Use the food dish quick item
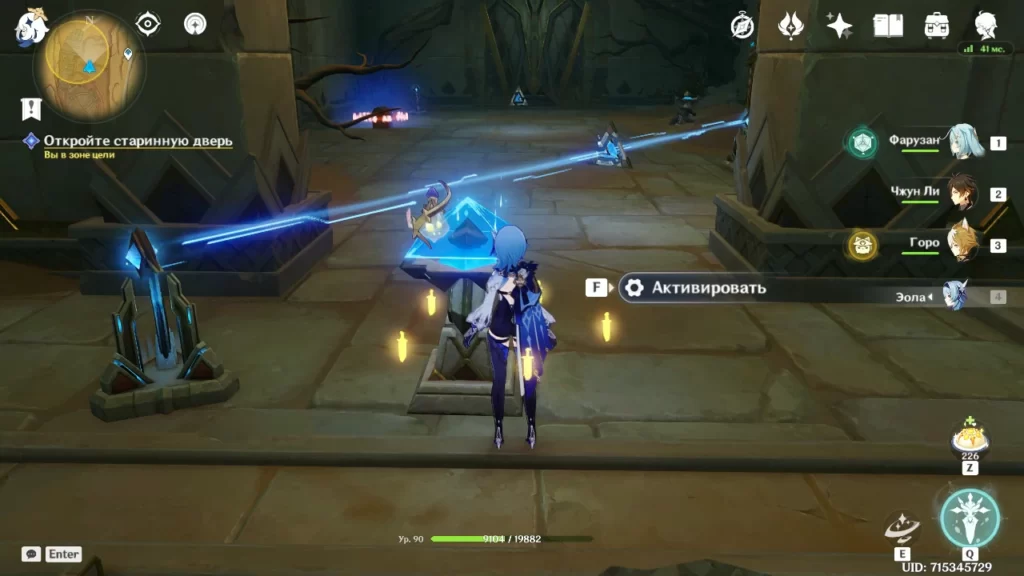This screenshot has height=576, width=1024. click(968, 438)
